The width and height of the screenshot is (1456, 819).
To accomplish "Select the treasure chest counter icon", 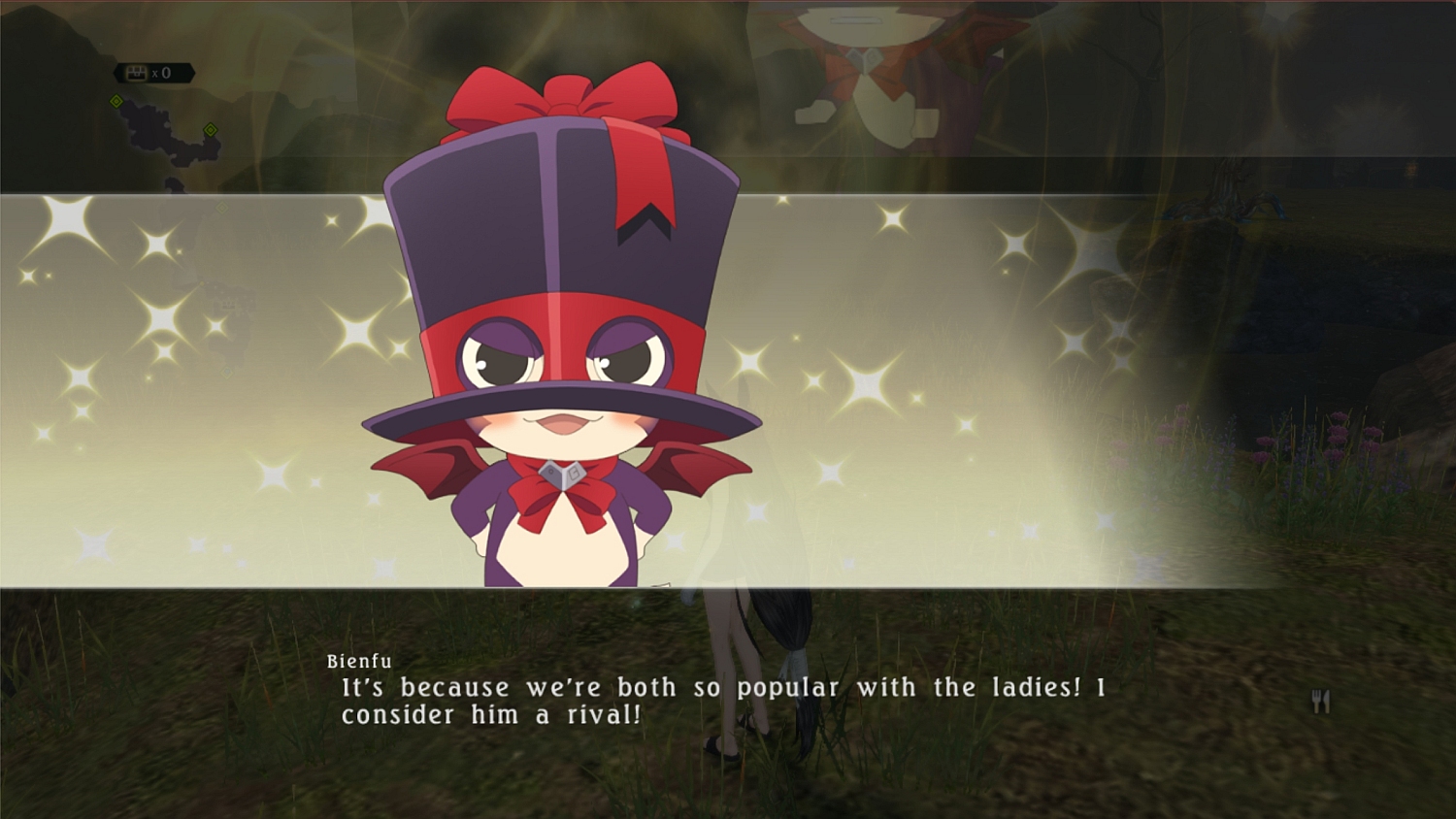I will pos(137,73).
